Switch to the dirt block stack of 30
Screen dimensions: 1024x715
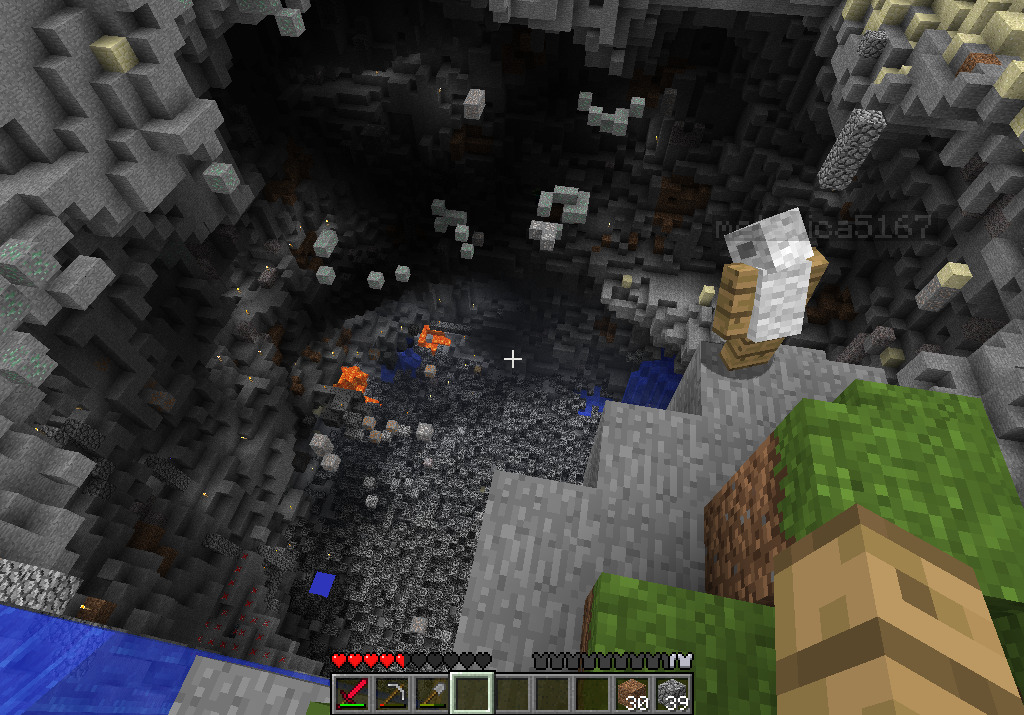pos(631,693)
